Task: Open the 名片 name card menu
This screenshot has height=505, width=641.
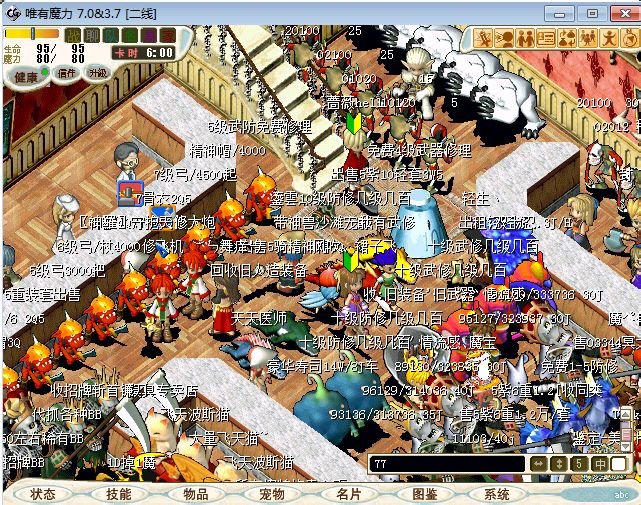Action: (348, 494)
